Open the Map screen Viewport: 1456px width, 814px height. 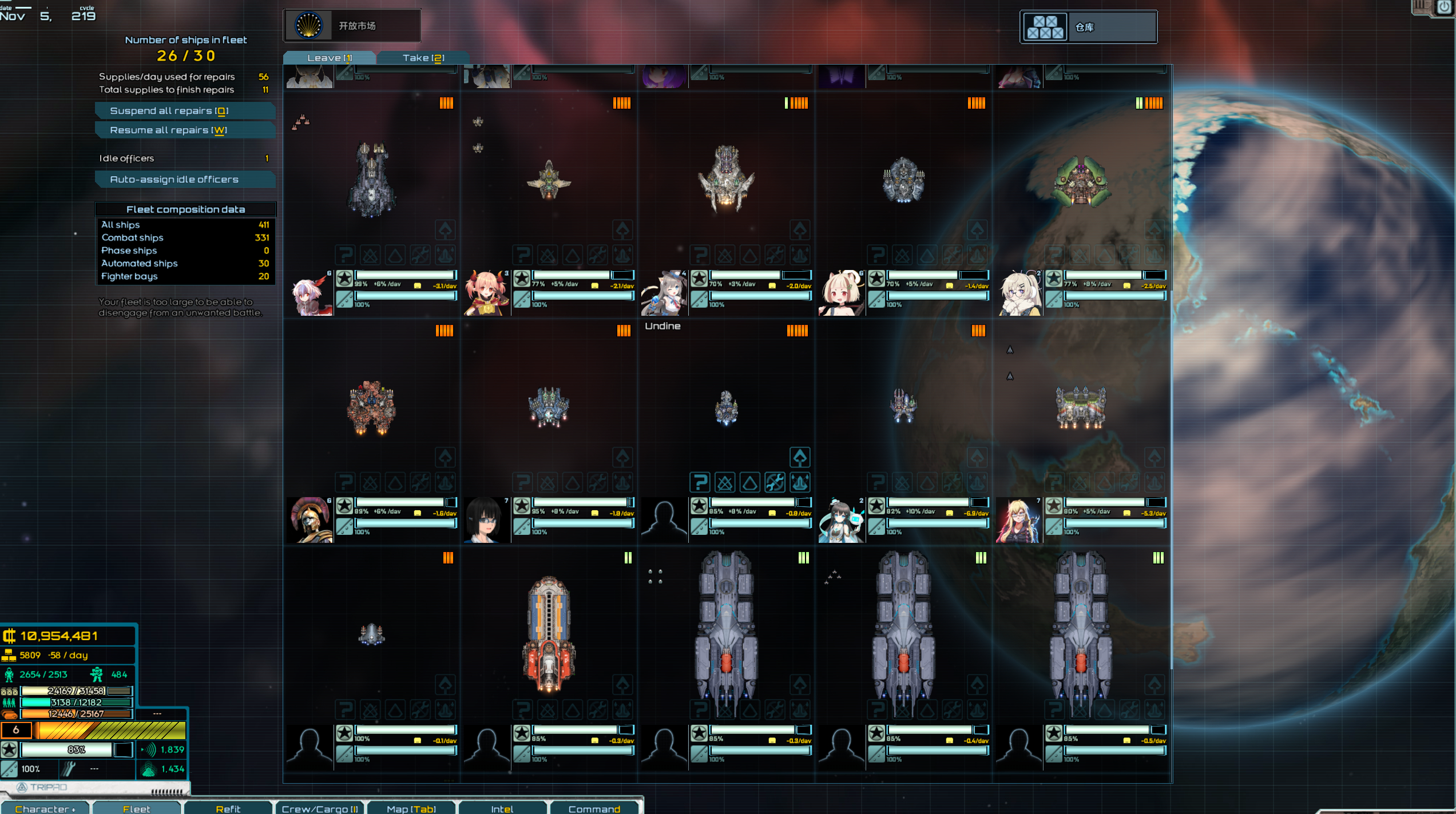tap(411, 808)
